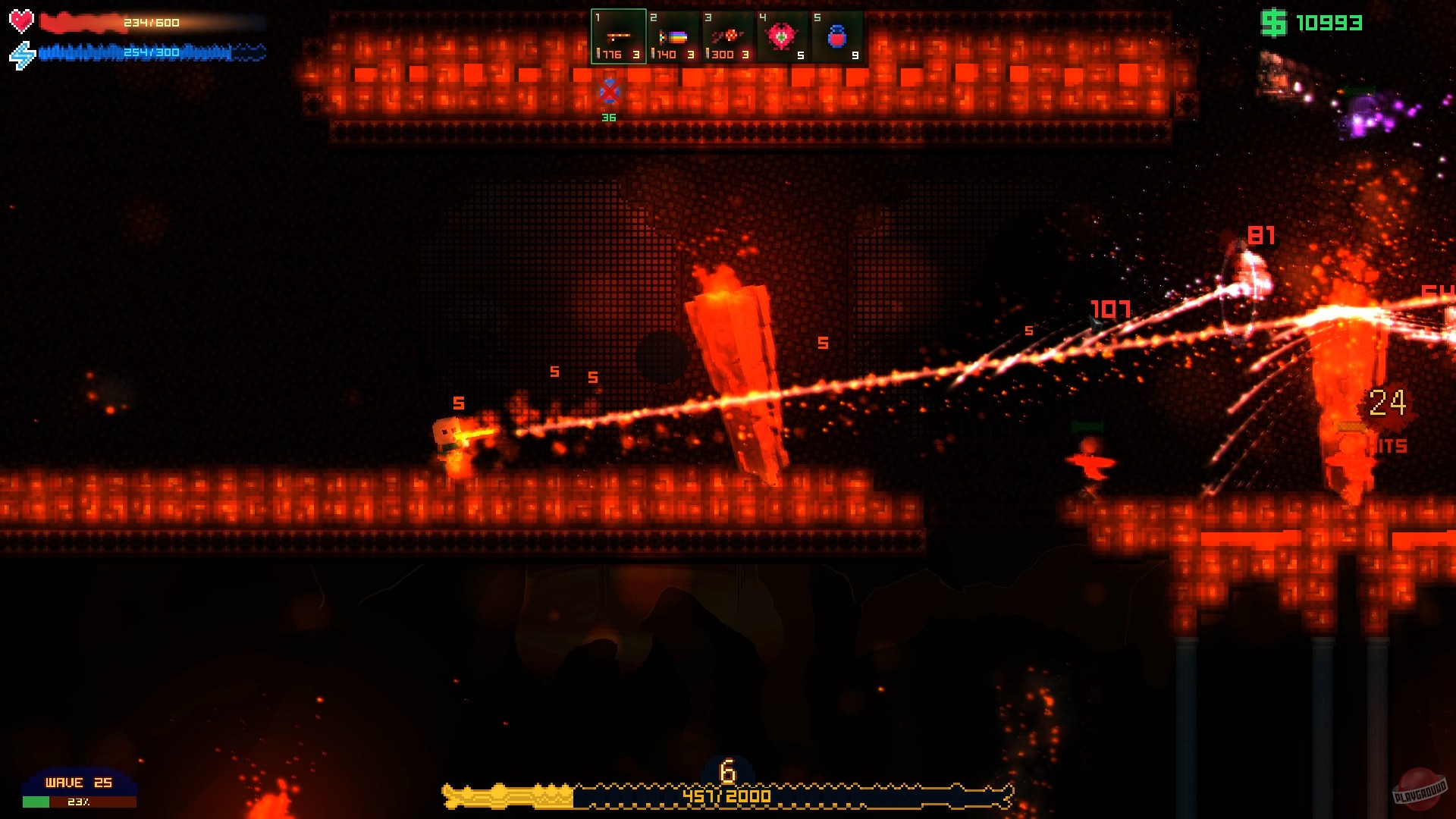Equip the grenade in hotbar slot 3
Image resolution: width=1456 pixels, height=819 pixels.
tap(728, 34)
